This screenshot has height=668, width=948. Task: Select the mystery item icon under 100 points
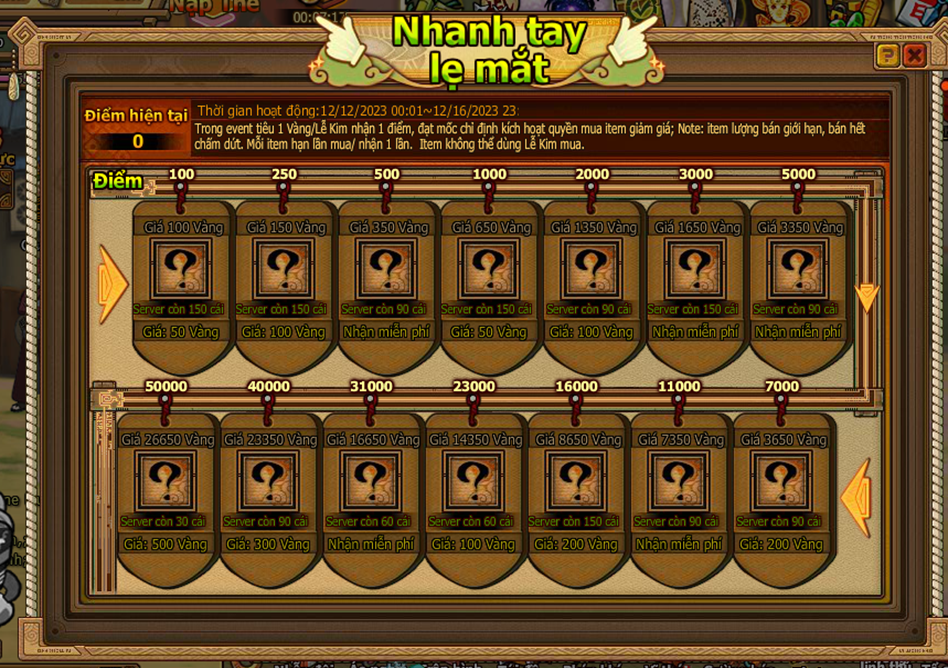click(x=183, y=270)
